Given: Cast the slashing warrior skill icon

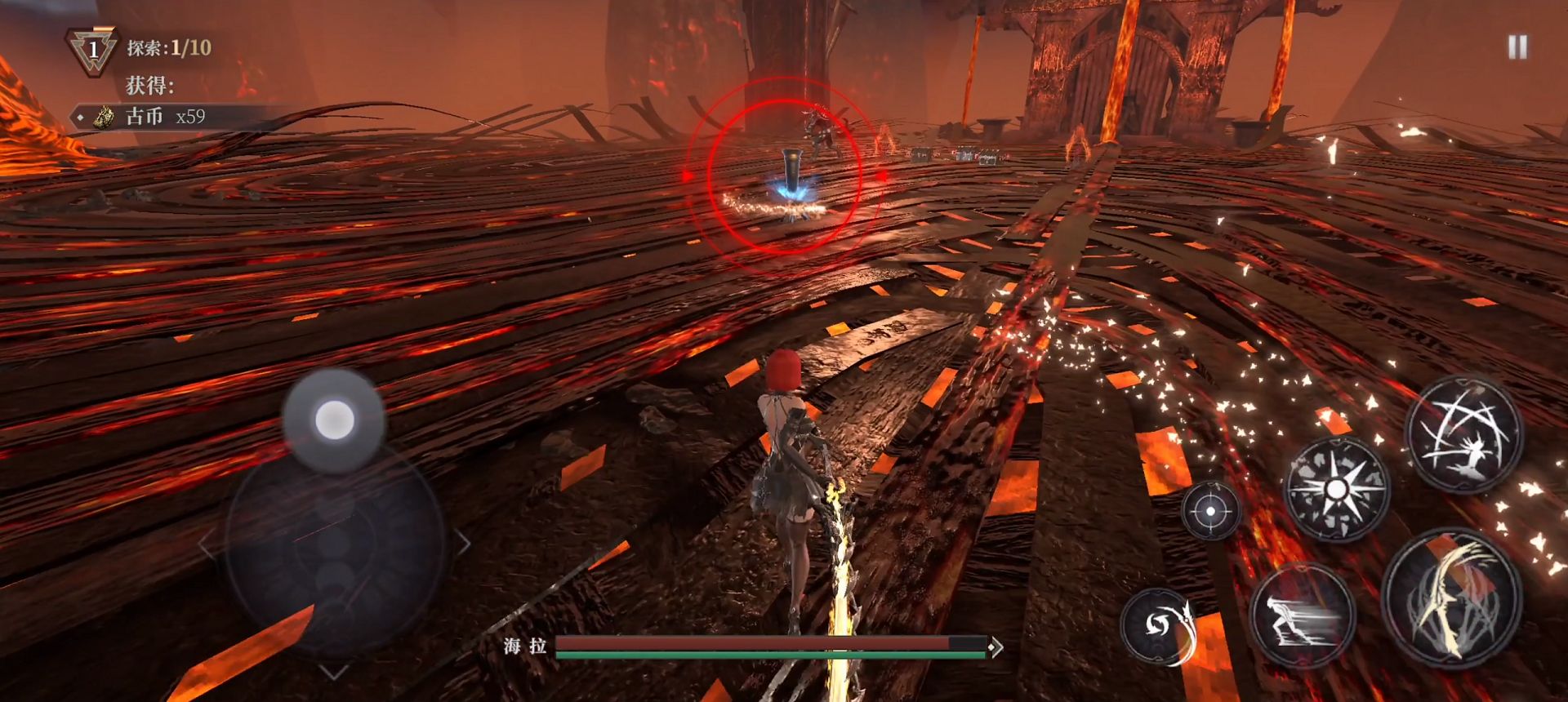Looking at the screenshot, I should point(1463,435).
